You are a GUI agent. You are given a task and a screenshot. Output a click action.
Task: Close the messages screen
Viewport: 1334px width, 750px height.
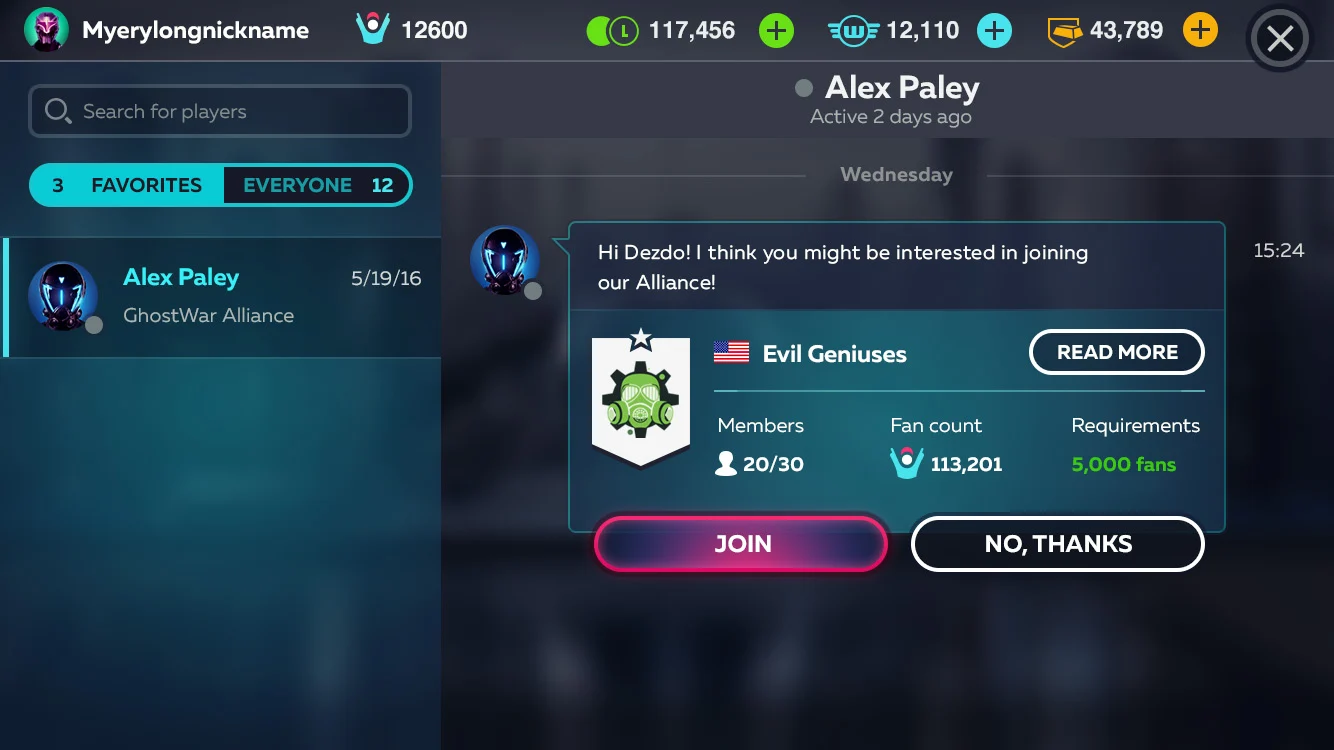click(1279, 39)
